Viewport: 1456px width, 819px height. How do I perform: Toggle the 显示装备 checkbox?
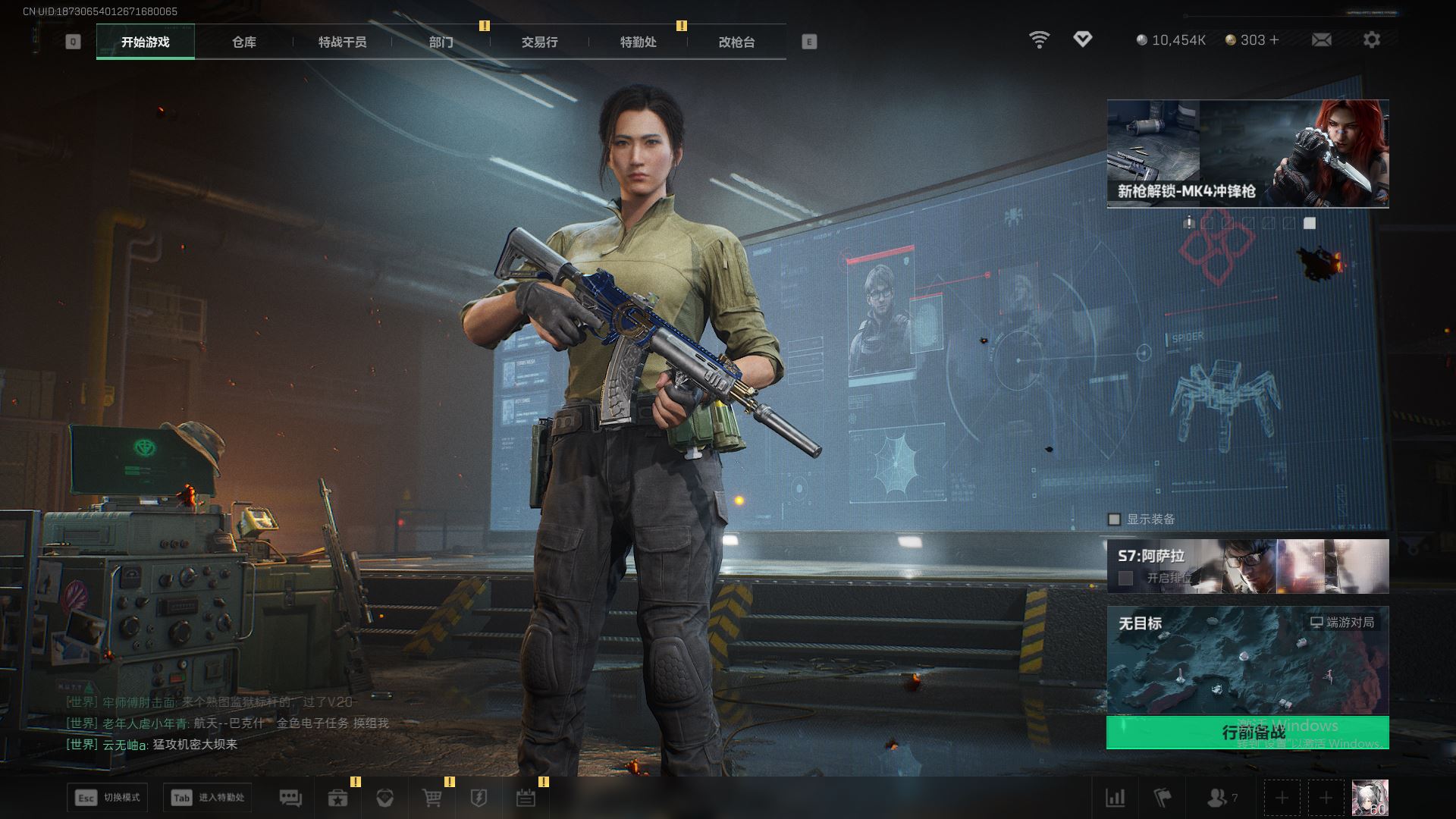1114,519
